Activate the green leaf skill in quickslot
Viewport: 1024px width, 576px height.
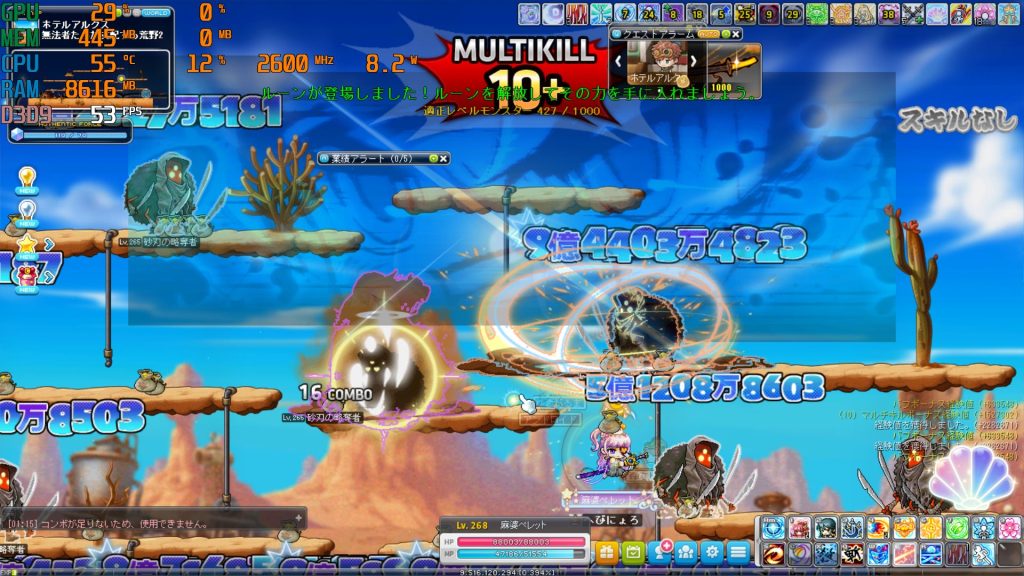pyautogui.click(x=957, y=528)
